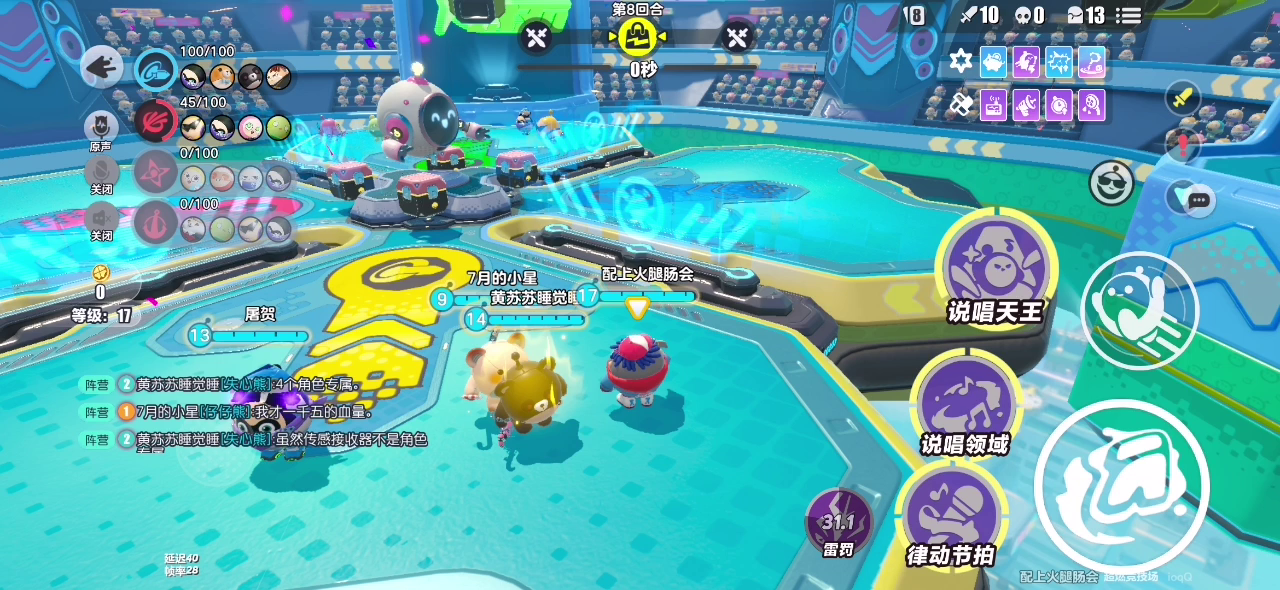Trigger the 雷罚 skill on cooldown
Image resolution: width=1280 pixels, height=590 pixels.
pyautogui.click(x=838, y=521)
